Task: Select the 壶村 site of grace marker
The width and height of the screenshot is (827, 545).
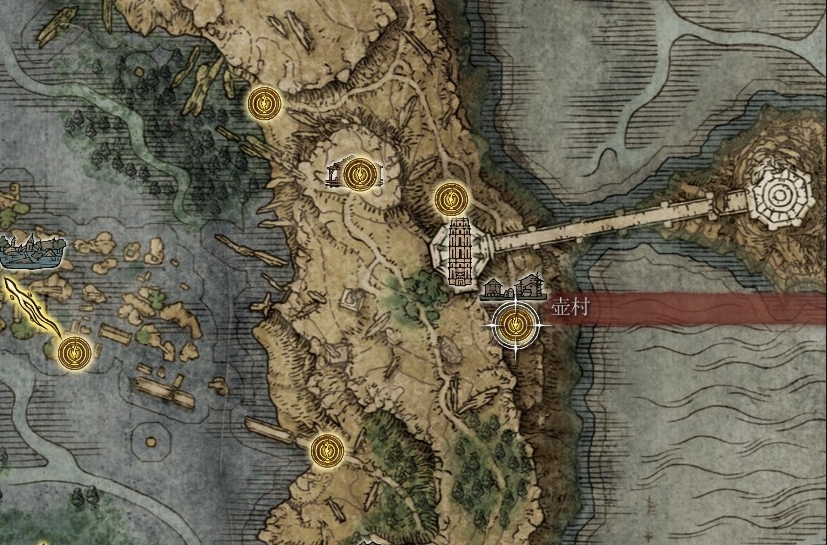Action: tap(515, 322)
